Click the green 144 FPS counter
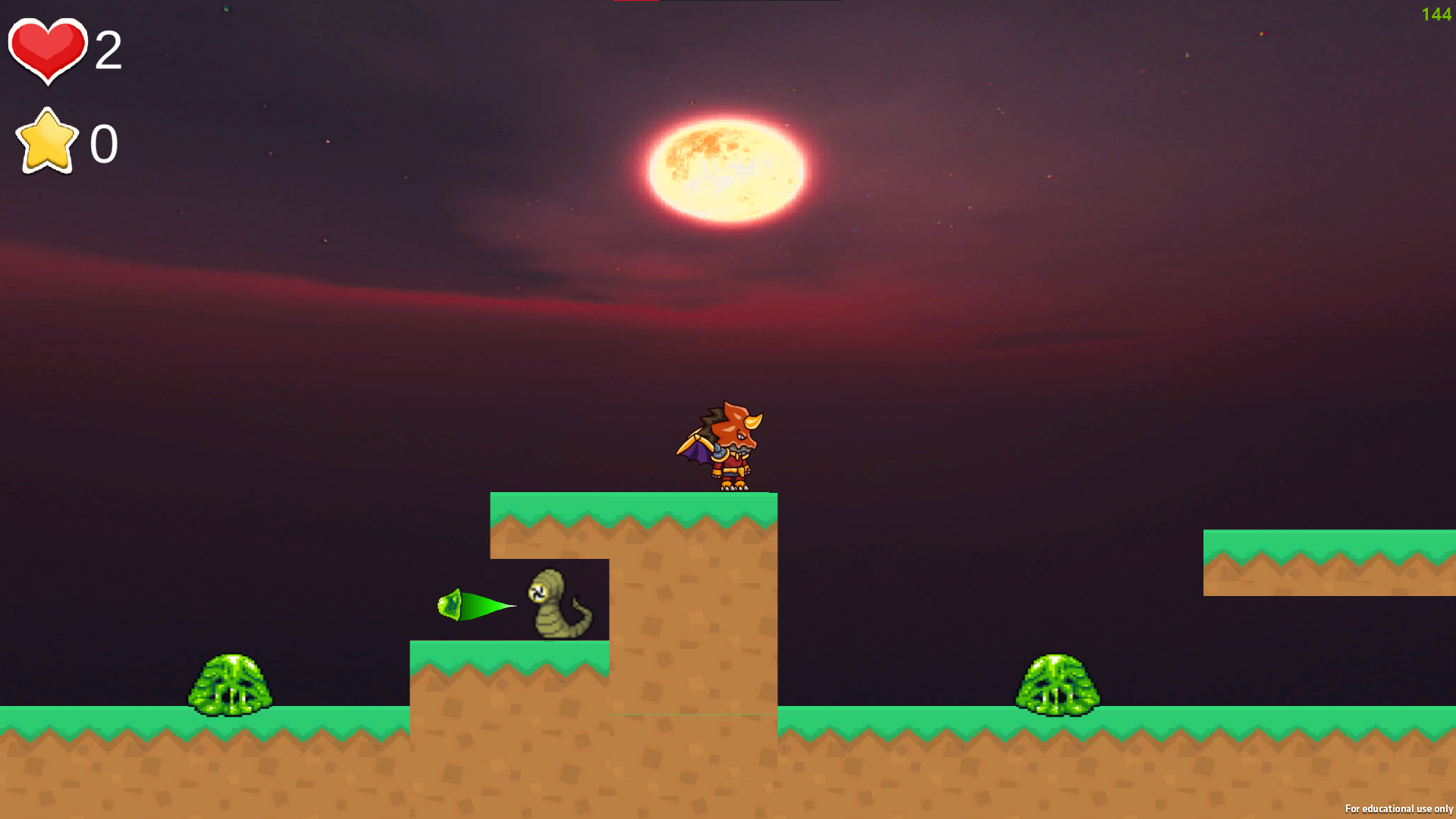1456x819 pixels. click(x=1436, y=13)
